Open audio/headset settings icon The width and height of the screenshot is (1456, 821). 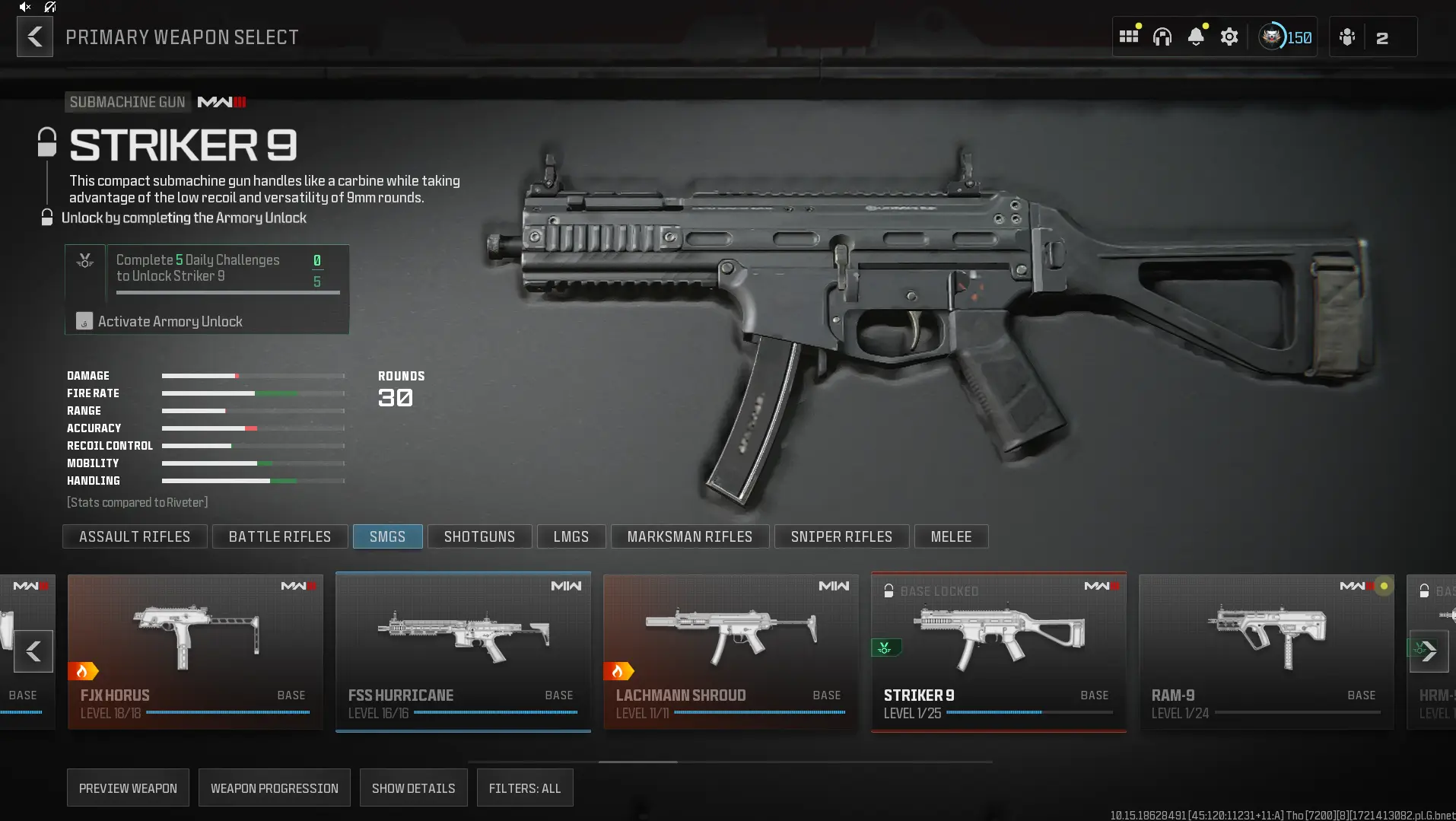1162,36
